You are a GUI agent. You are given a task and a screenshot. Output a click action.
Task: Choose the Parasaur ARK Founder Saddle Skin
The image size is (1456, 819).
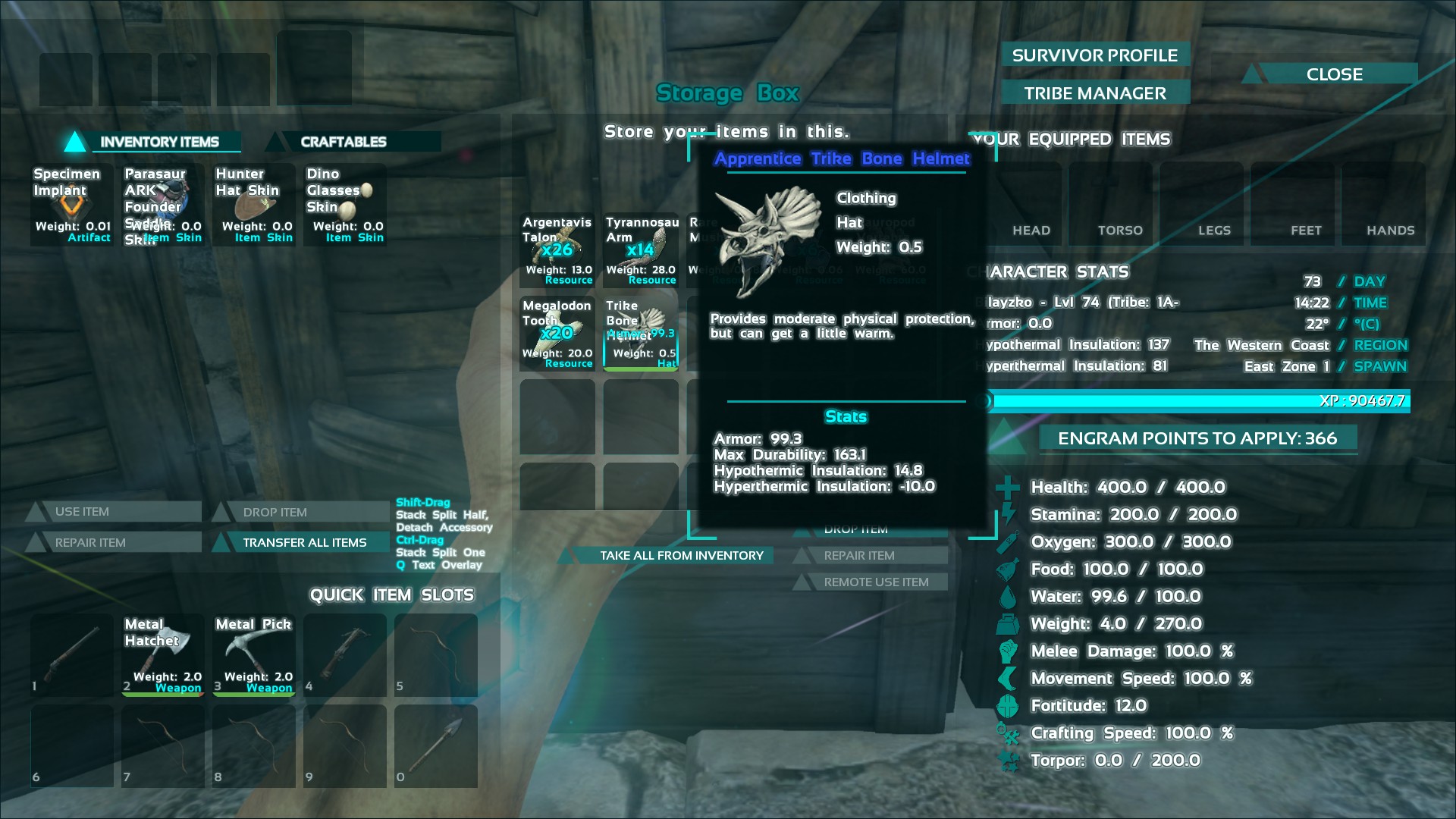pos(163,205)
